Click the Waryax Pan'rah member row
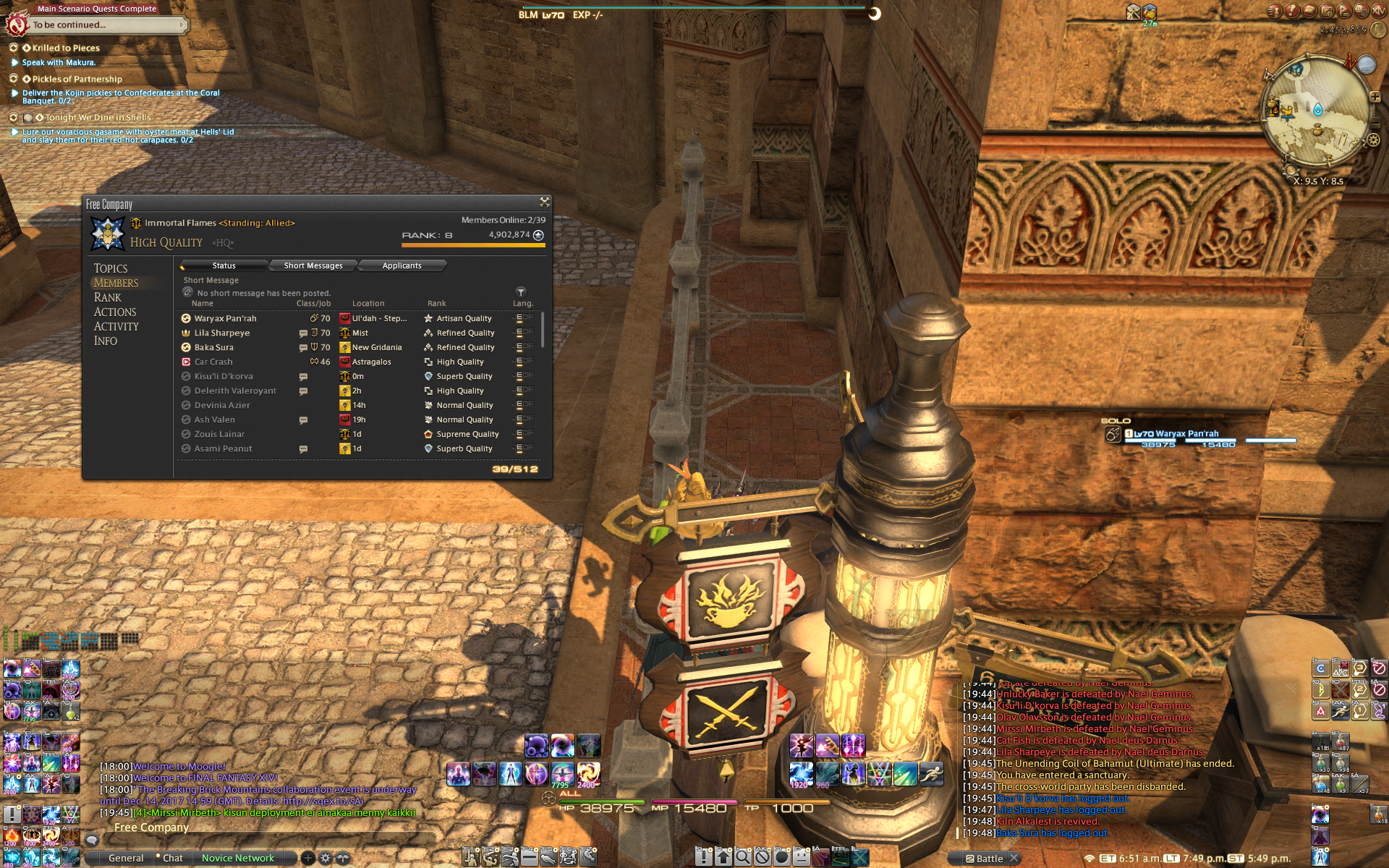 [225, 318]
